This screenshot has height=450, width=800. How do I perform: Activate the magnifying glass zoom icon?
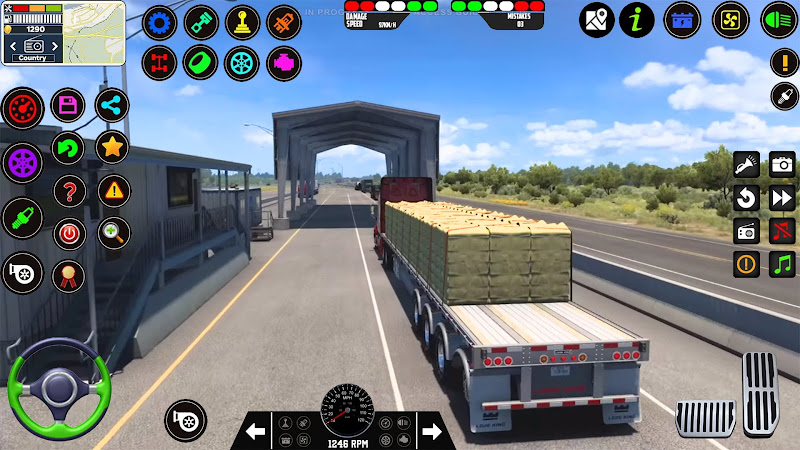coord(114,233)
